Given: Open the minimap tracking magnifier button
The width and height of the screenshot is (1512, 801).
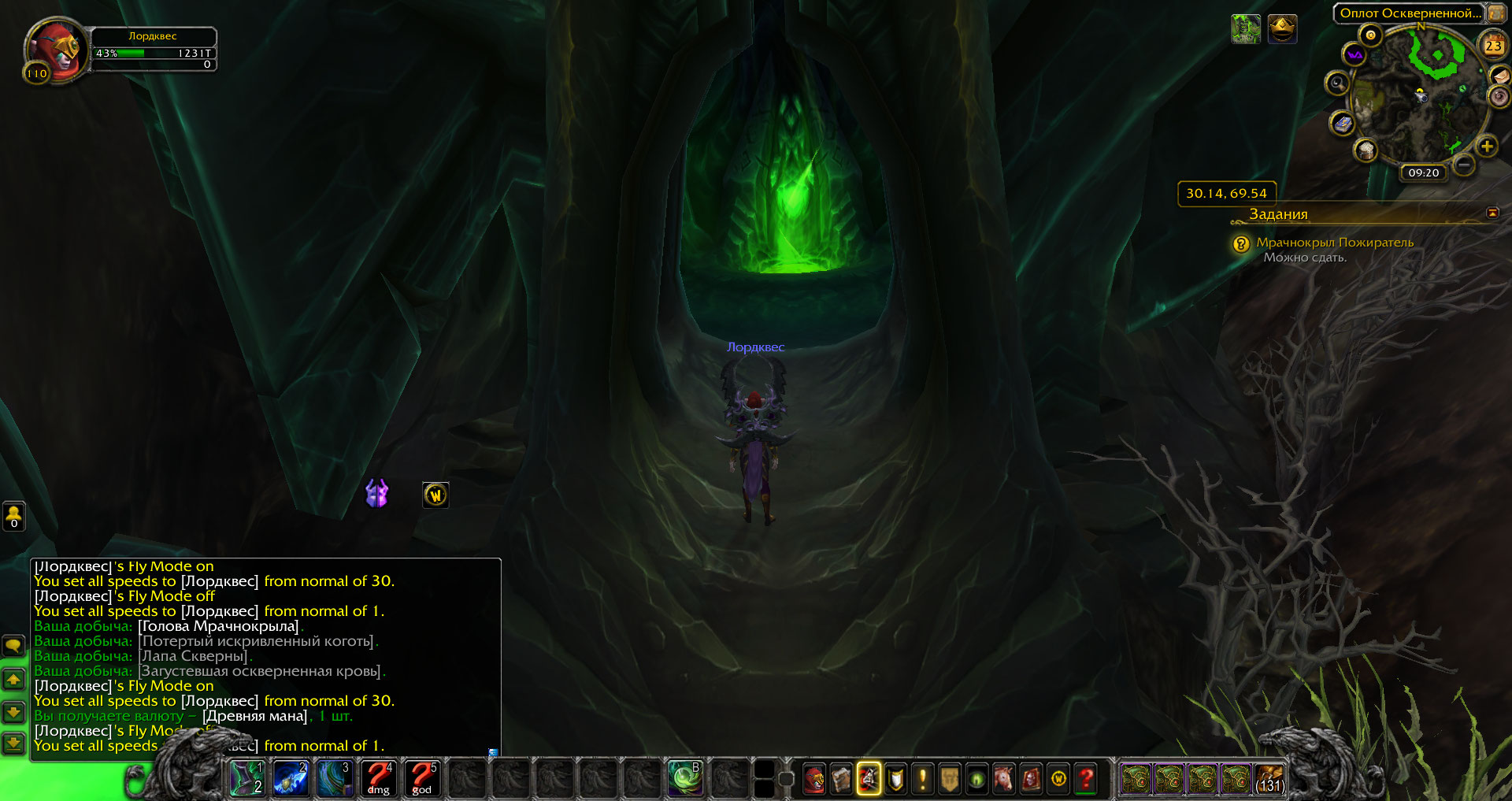Looking at the screenshot, I should [1337, 83].
